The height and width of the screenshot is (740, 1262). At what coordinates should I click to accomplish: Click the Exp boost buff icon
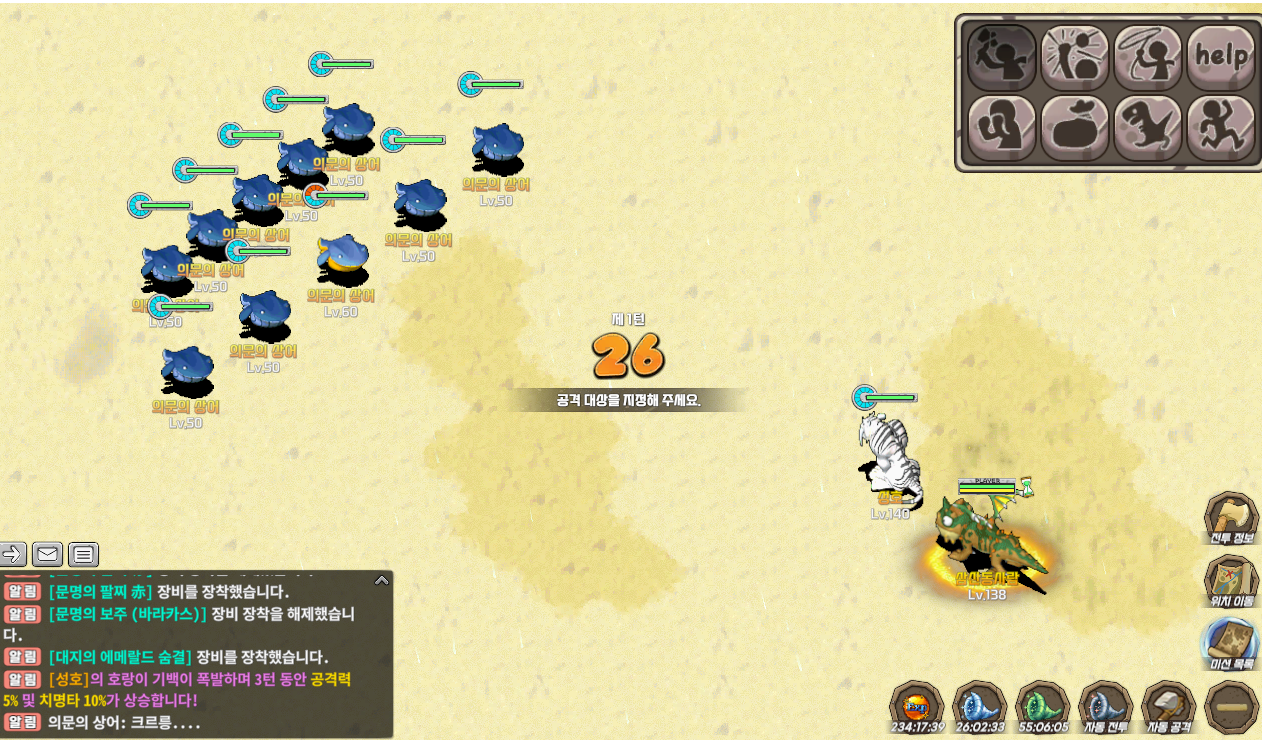(x=916, y=707)
